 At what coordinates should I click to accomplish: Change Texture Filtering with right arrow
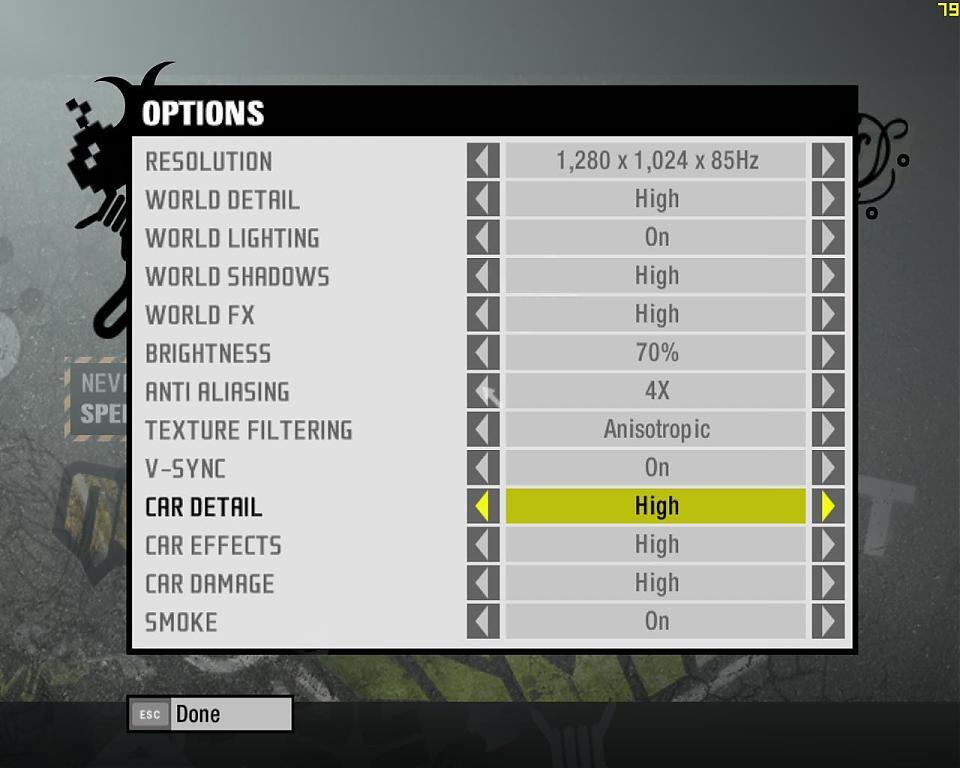(828, 430)
